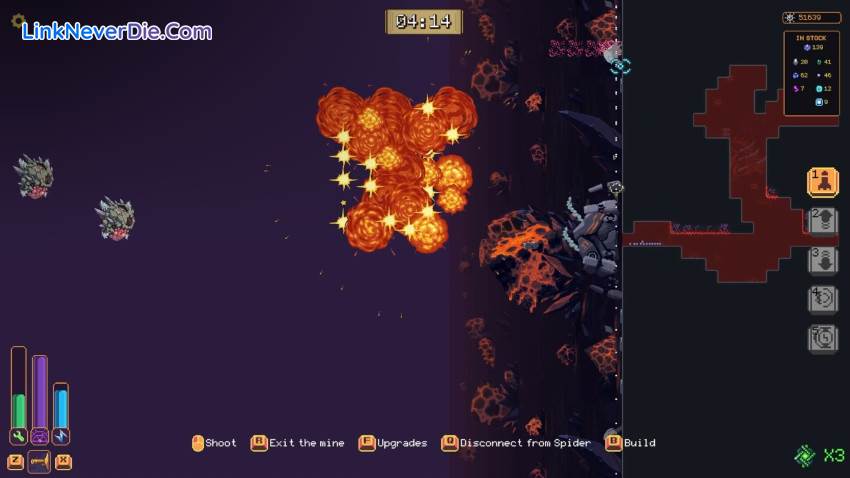
Task: Choose build slot number 5
Action: click(x=822, y=338)
